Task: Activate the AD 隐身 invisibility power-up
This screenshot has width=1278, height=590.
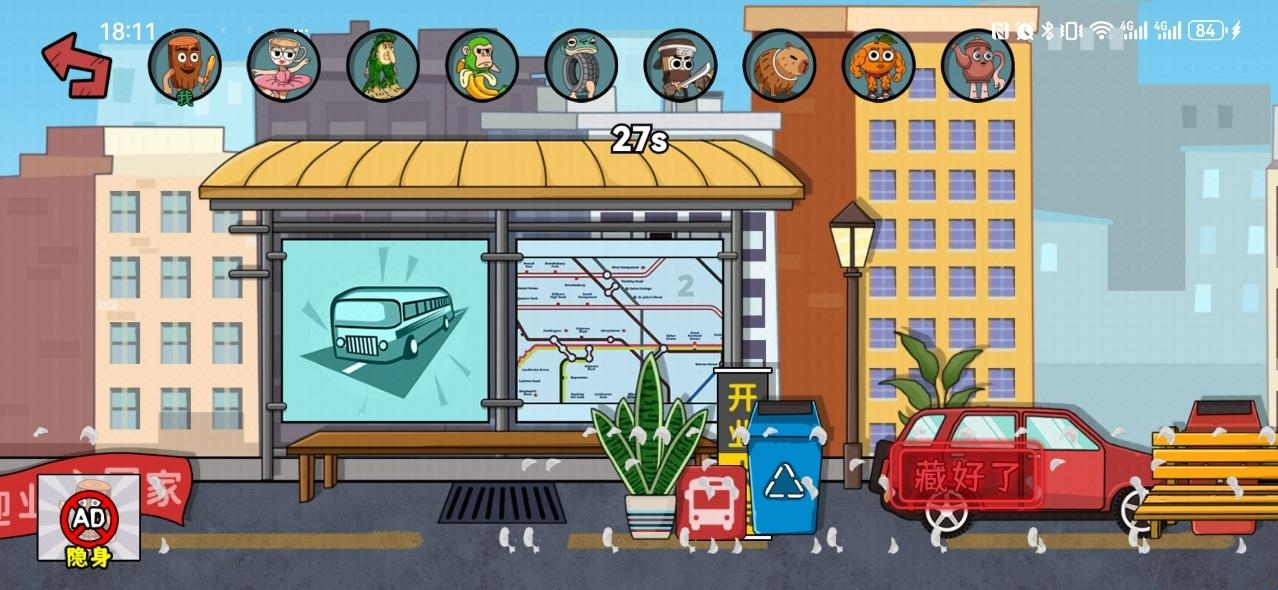Action: [89, 518]
